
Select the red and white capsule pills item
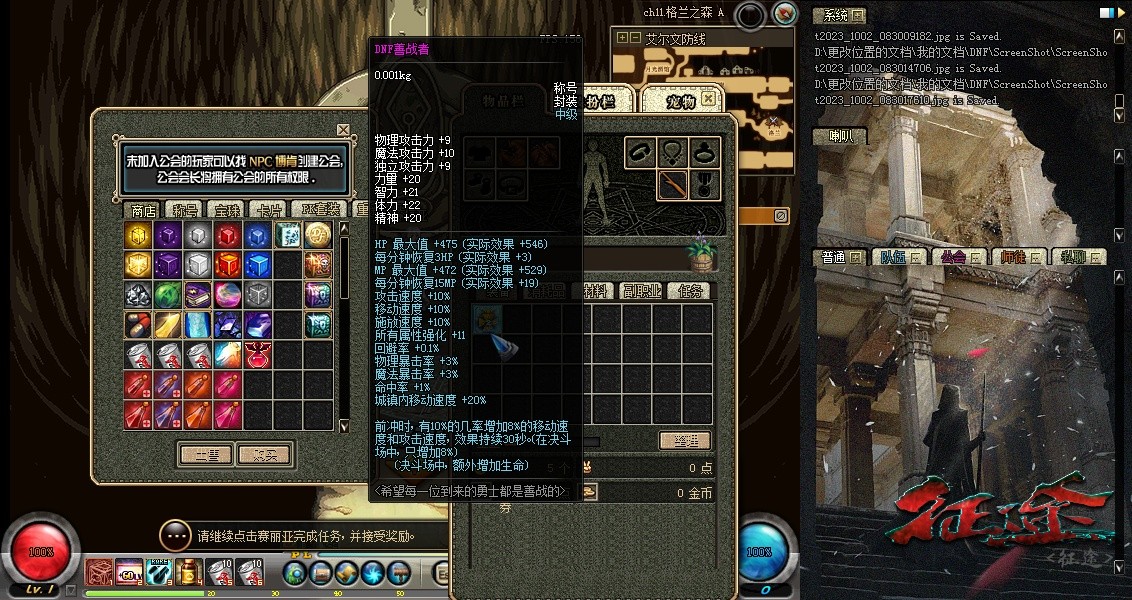(x=138, y=325)
